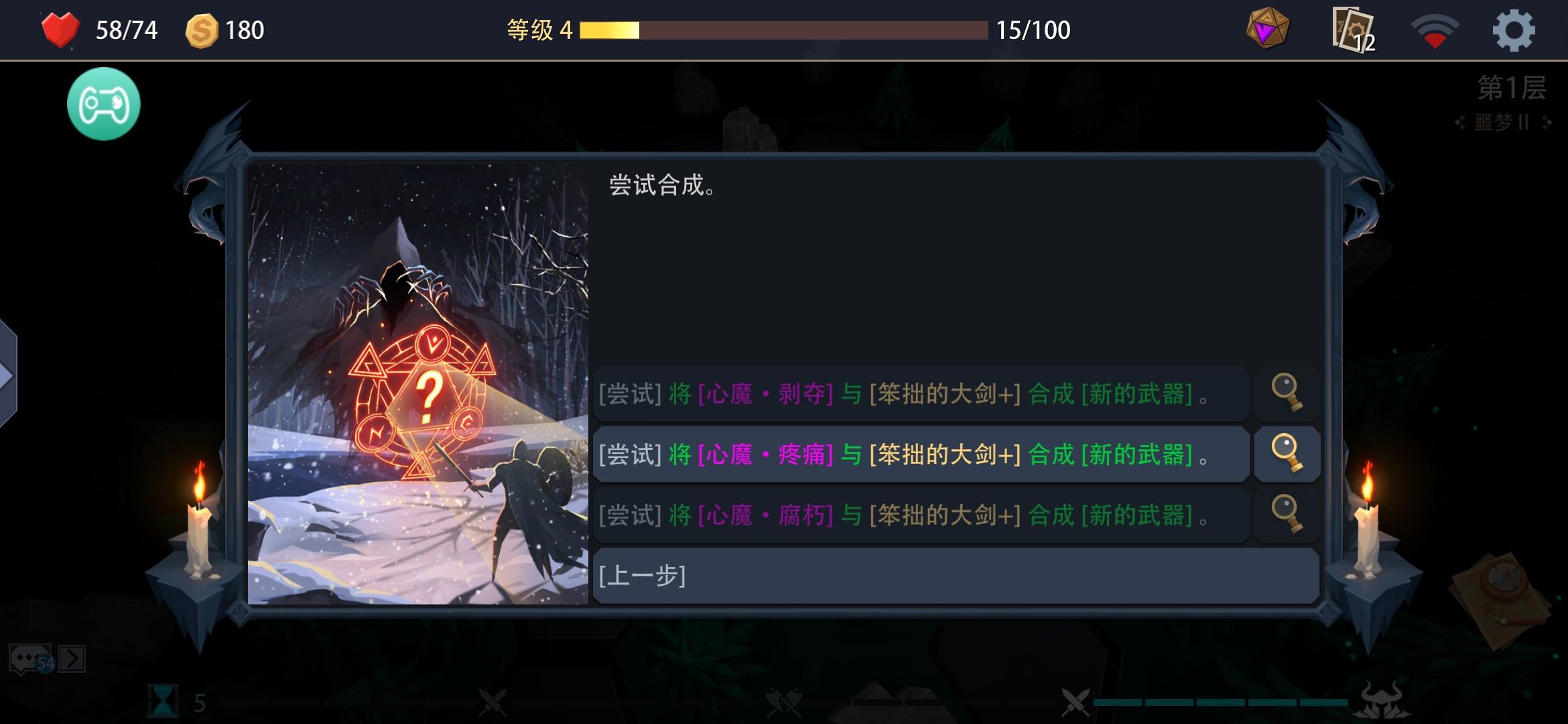The width and height of the screenshot is (1568, 724).
Task: Click the right arrow next to chat bubble
Action: pyautogui.click(x=74, y=660)
